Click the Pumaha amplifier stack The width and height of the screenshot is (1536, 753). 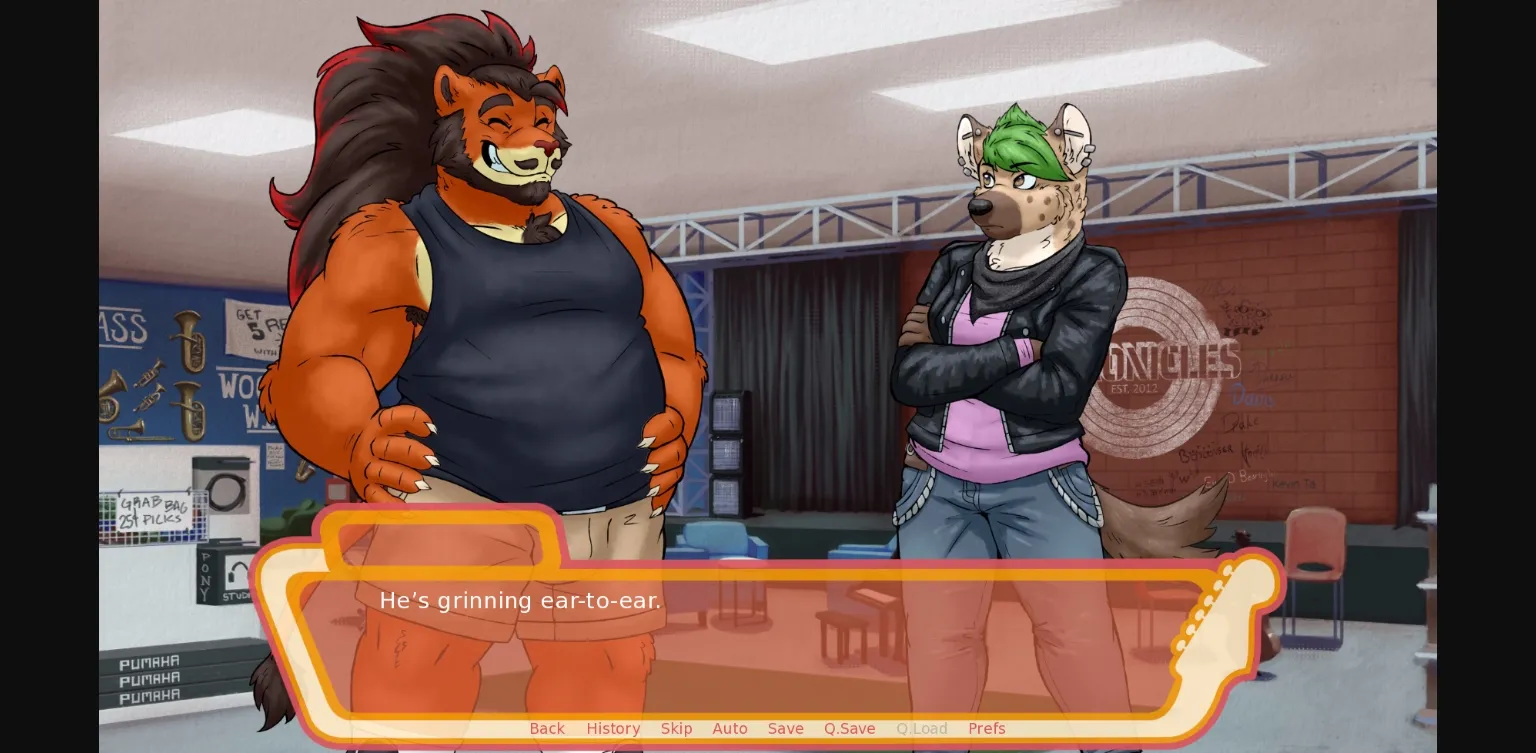click(150, 678)
